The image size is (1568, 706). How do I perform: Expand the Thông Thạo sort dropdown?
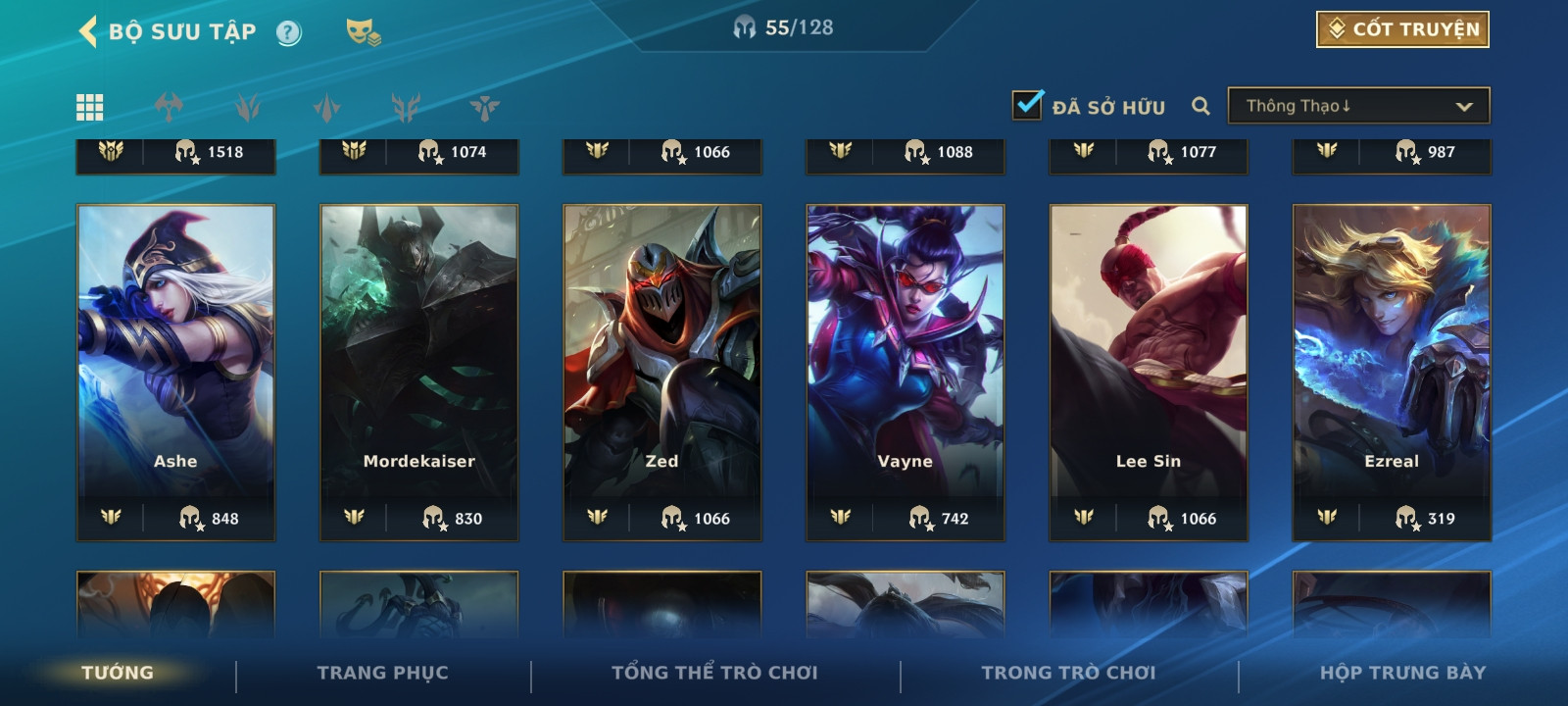1358,106
